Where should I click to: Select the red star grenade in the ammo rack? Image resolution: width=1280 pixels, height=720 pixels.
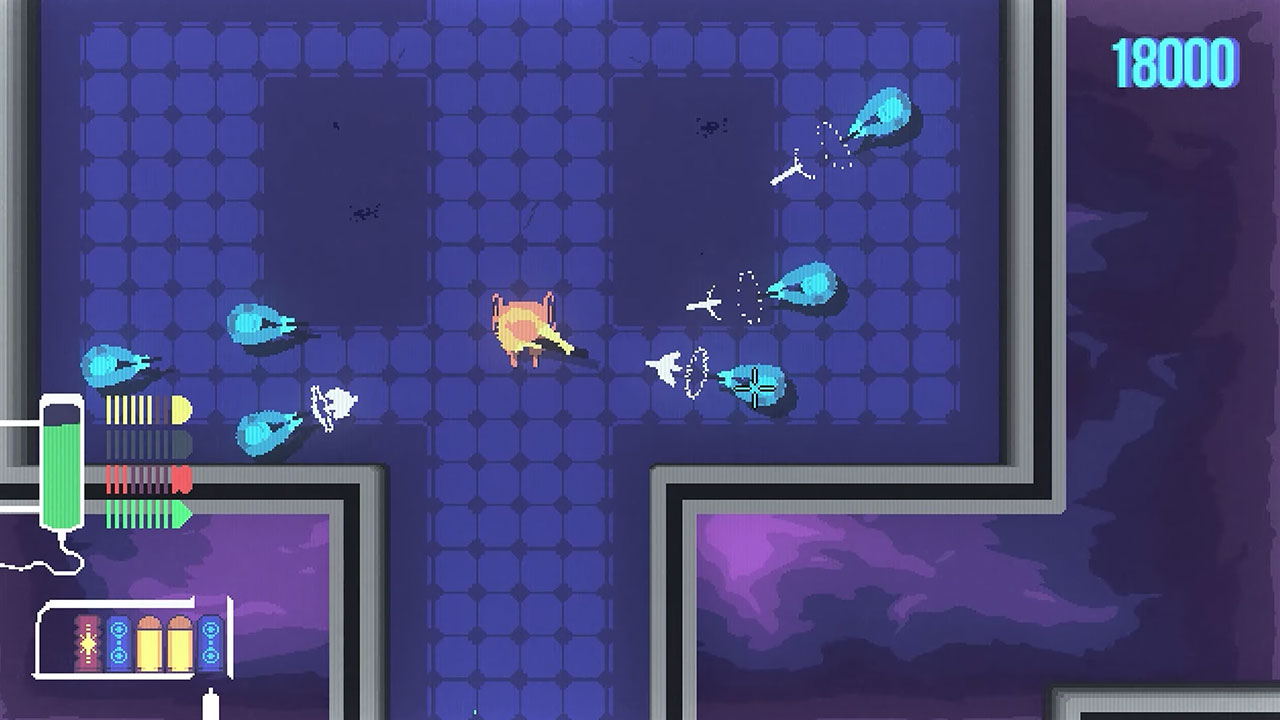pos(86,642)
